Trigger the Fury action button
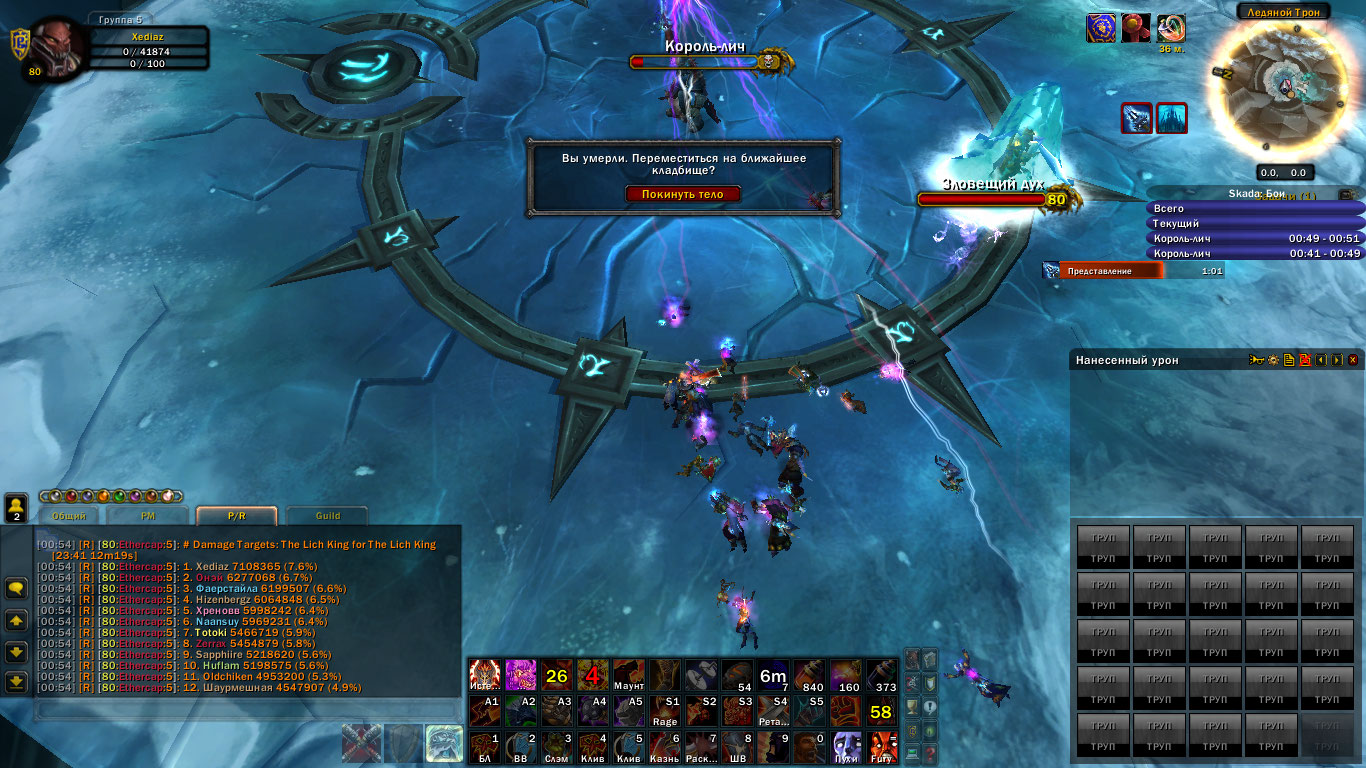The width and height of the screenshot is (1366, 768). click(x=882, y=748)
